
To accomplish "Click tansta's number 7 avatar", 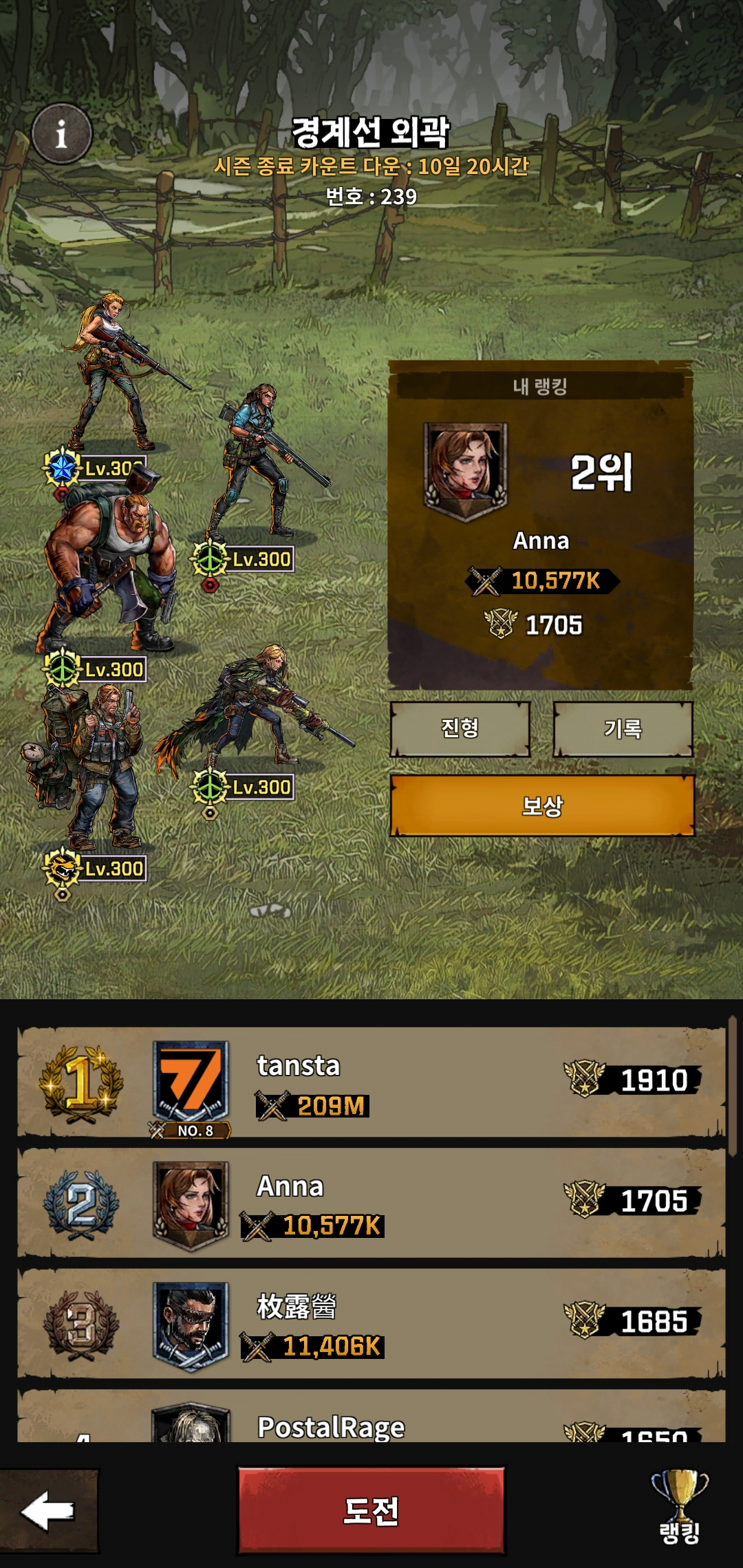I will pyautogui.click(x=191, y=1082).
